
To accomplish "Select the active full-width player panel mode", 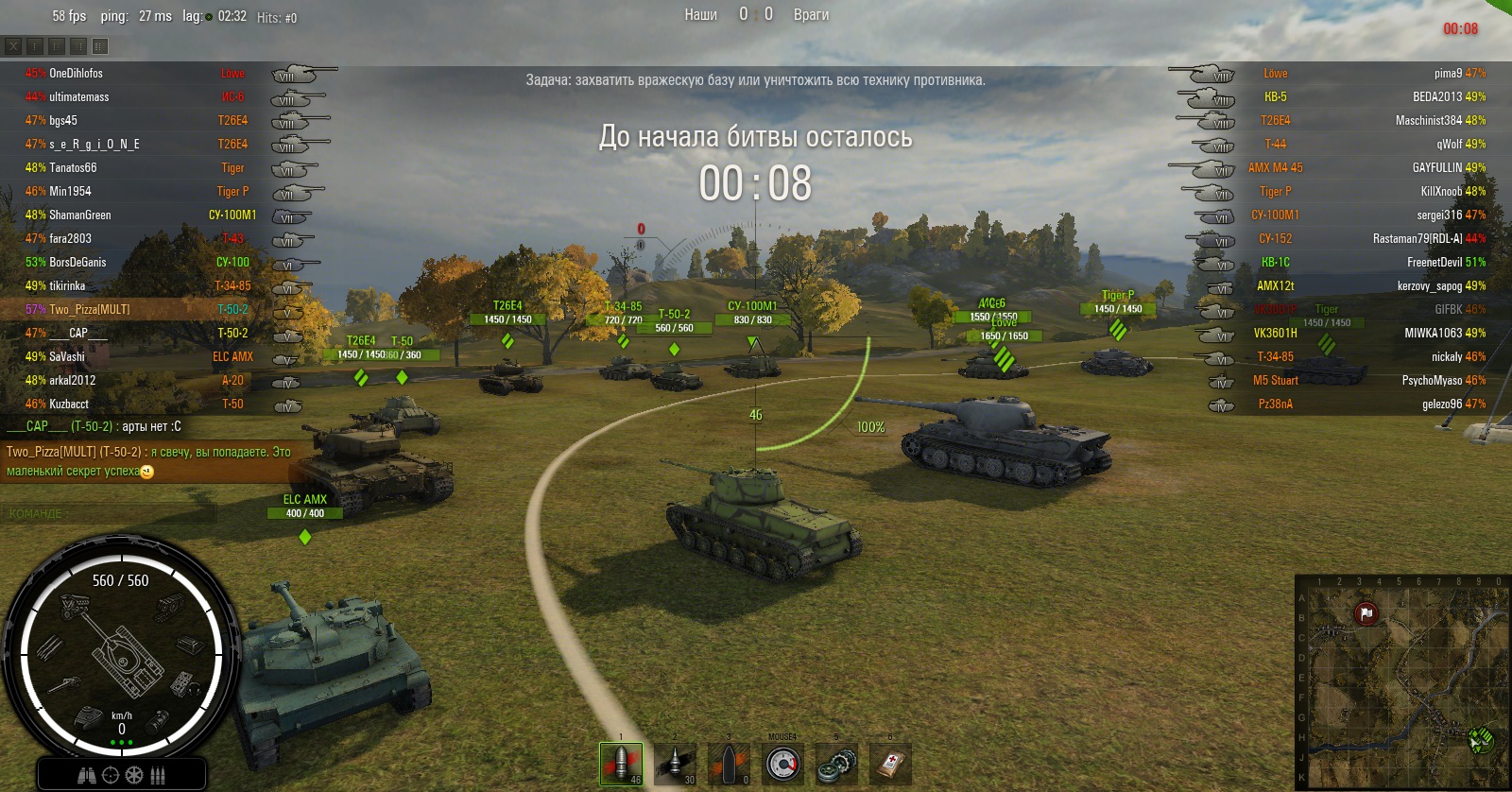I will (x=100, y=45).
